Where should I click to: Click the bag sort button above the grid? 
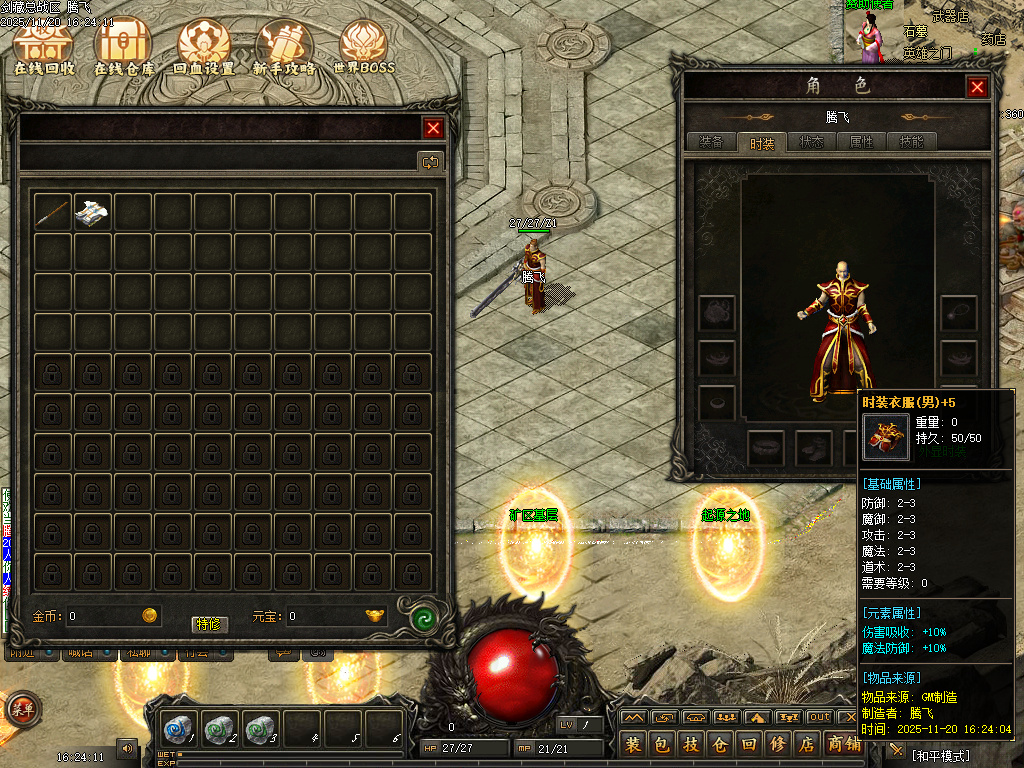430,161
